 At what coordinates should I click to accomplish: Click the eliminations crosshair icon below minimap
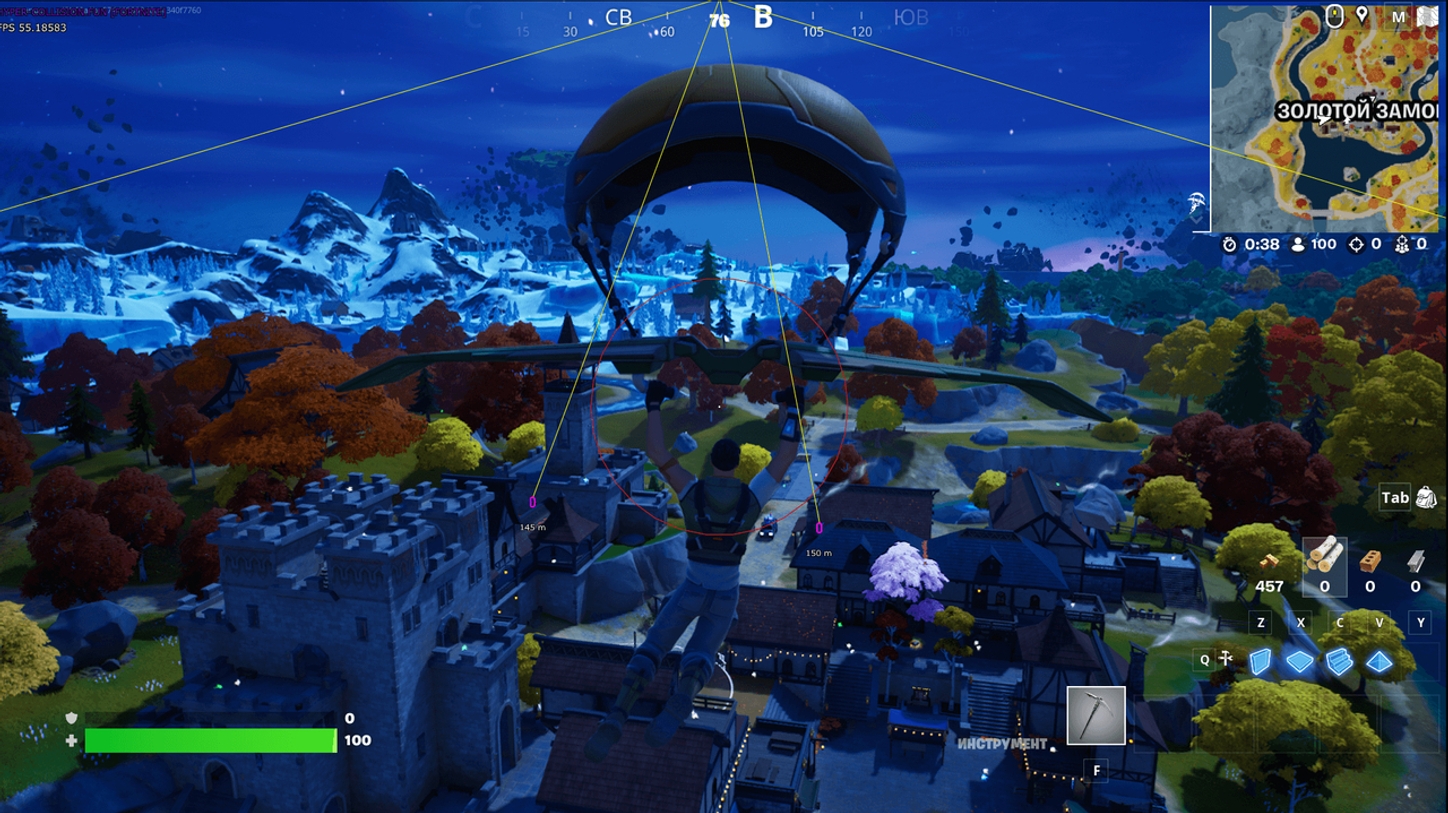(1356, 245)
